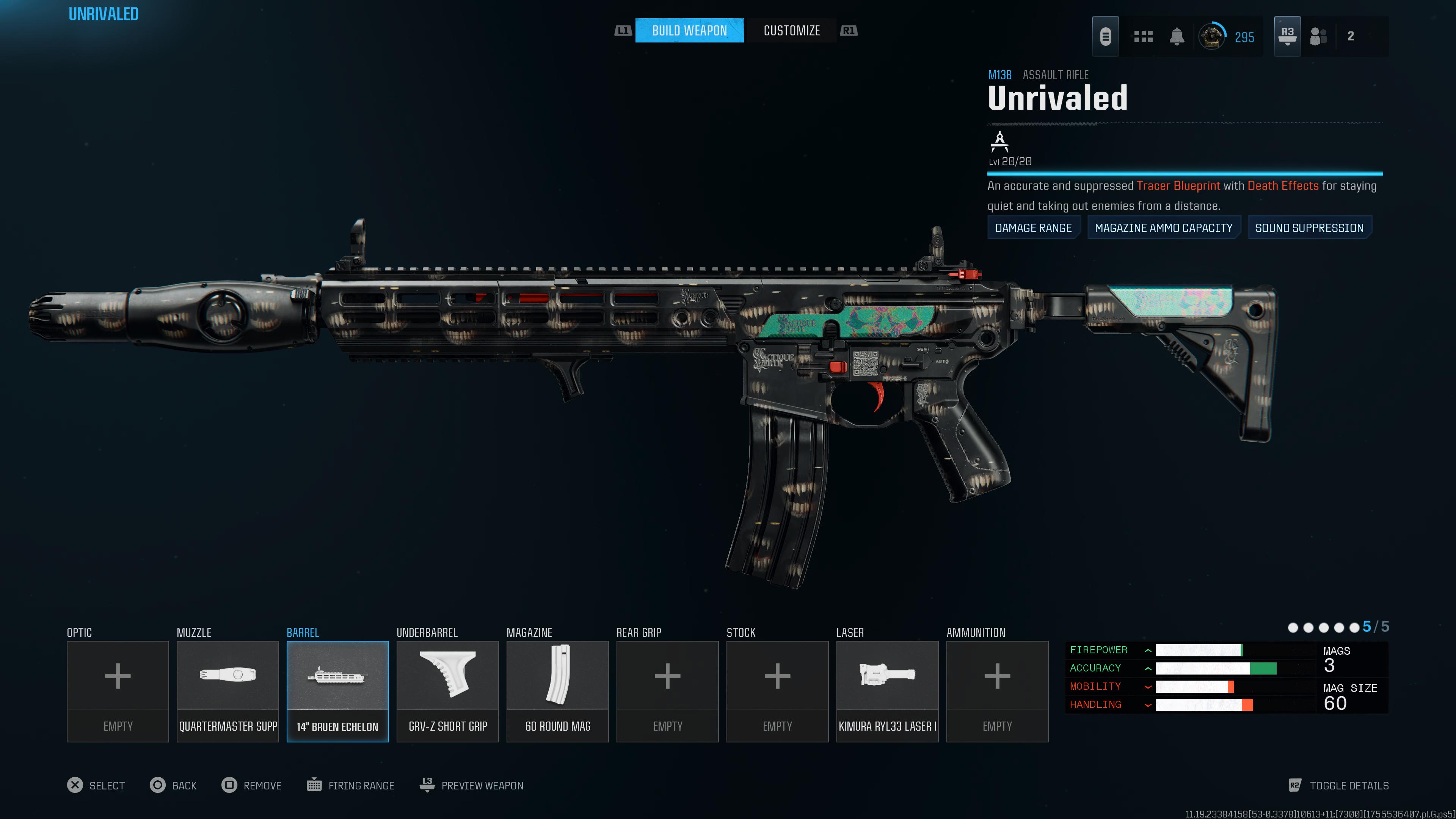Select the GRV-Z Short Grip underbarrel slot
Screen dimensions: 1456x819
point(448,691)
